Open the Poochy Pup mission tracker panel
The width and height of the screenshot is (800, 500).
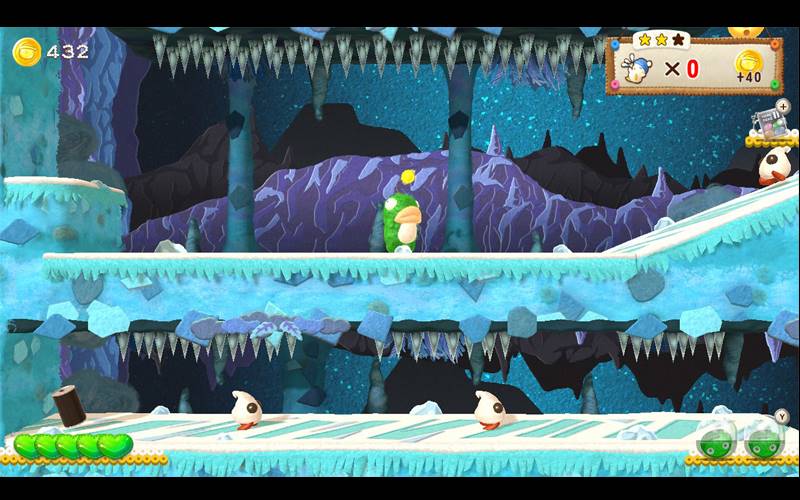pos(693,67)
